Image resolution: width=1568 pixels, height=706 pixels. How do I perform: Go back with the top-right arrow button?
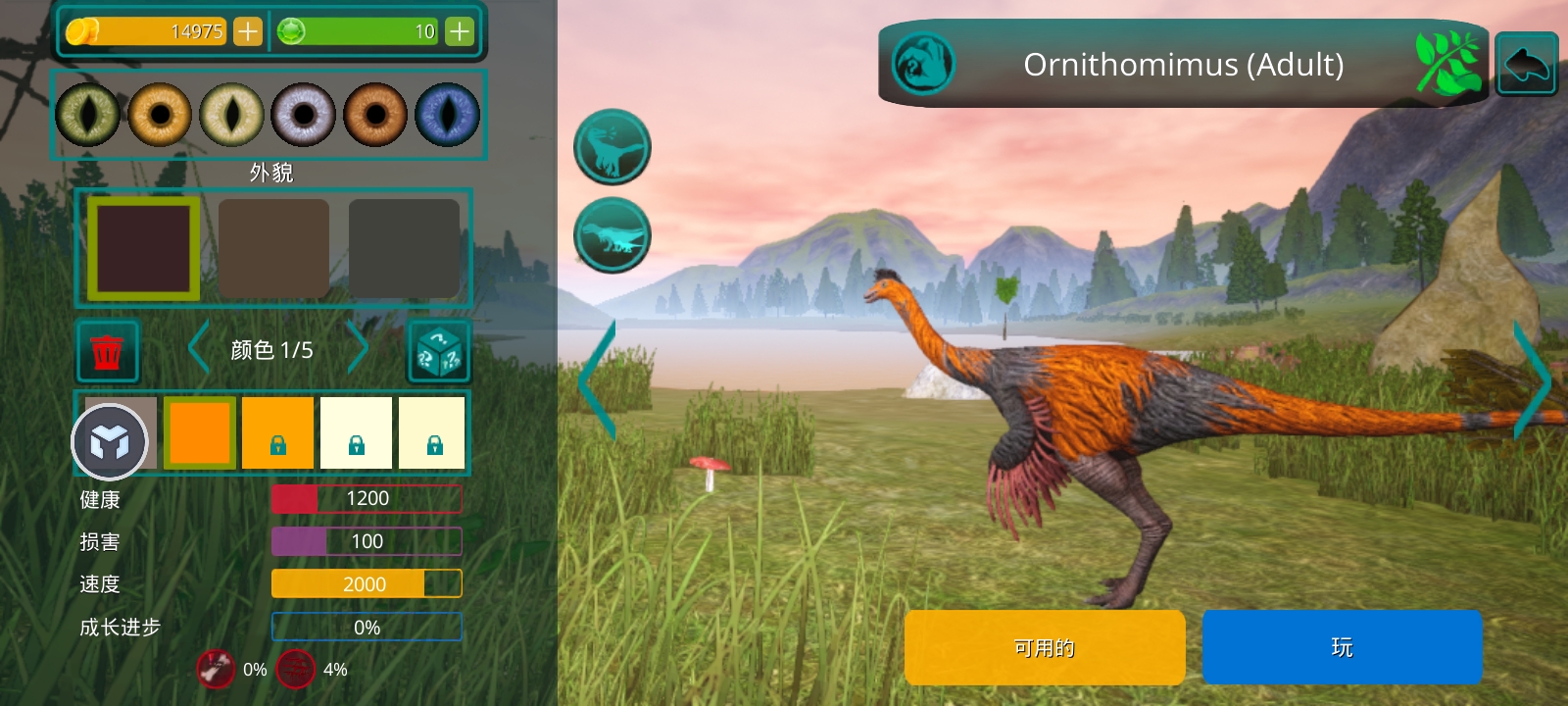(x=1526, y=64)
